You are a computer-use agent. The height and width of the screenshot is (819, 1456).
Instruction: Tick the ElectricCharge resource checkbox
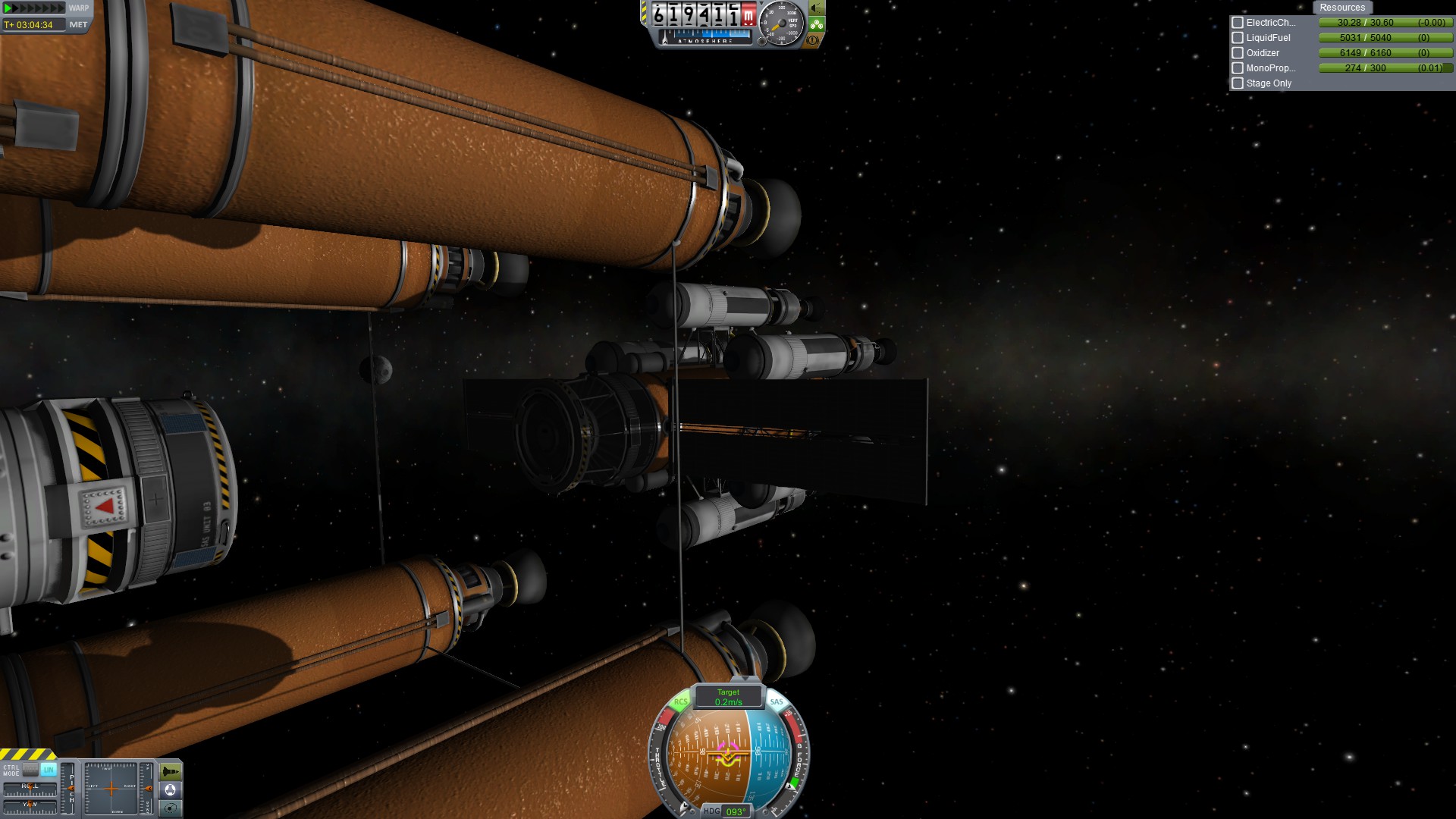(x=1238, y=23)
